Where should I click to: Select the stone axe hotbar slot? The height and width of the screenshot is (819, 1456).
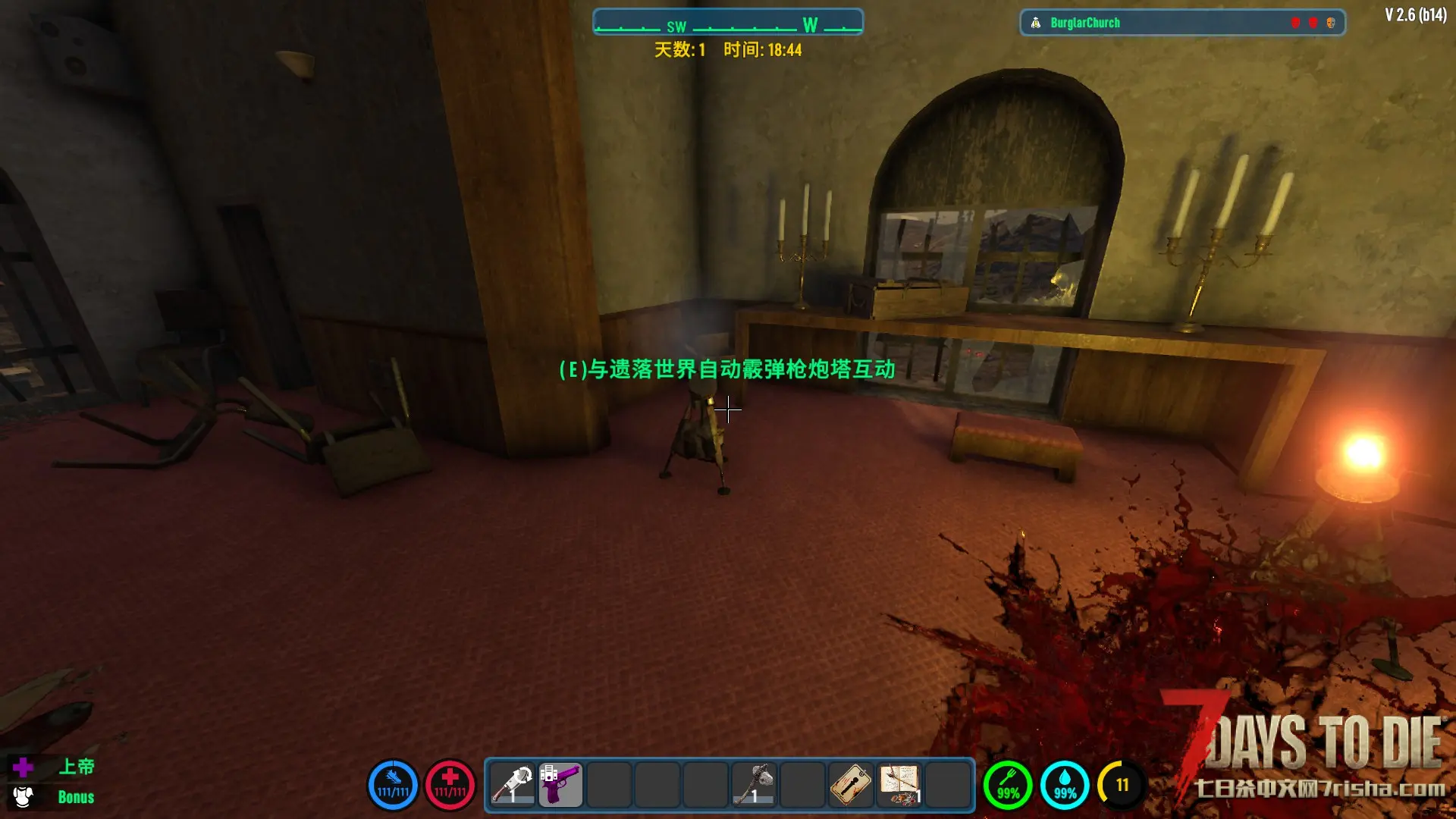click(x=754, y=785)
